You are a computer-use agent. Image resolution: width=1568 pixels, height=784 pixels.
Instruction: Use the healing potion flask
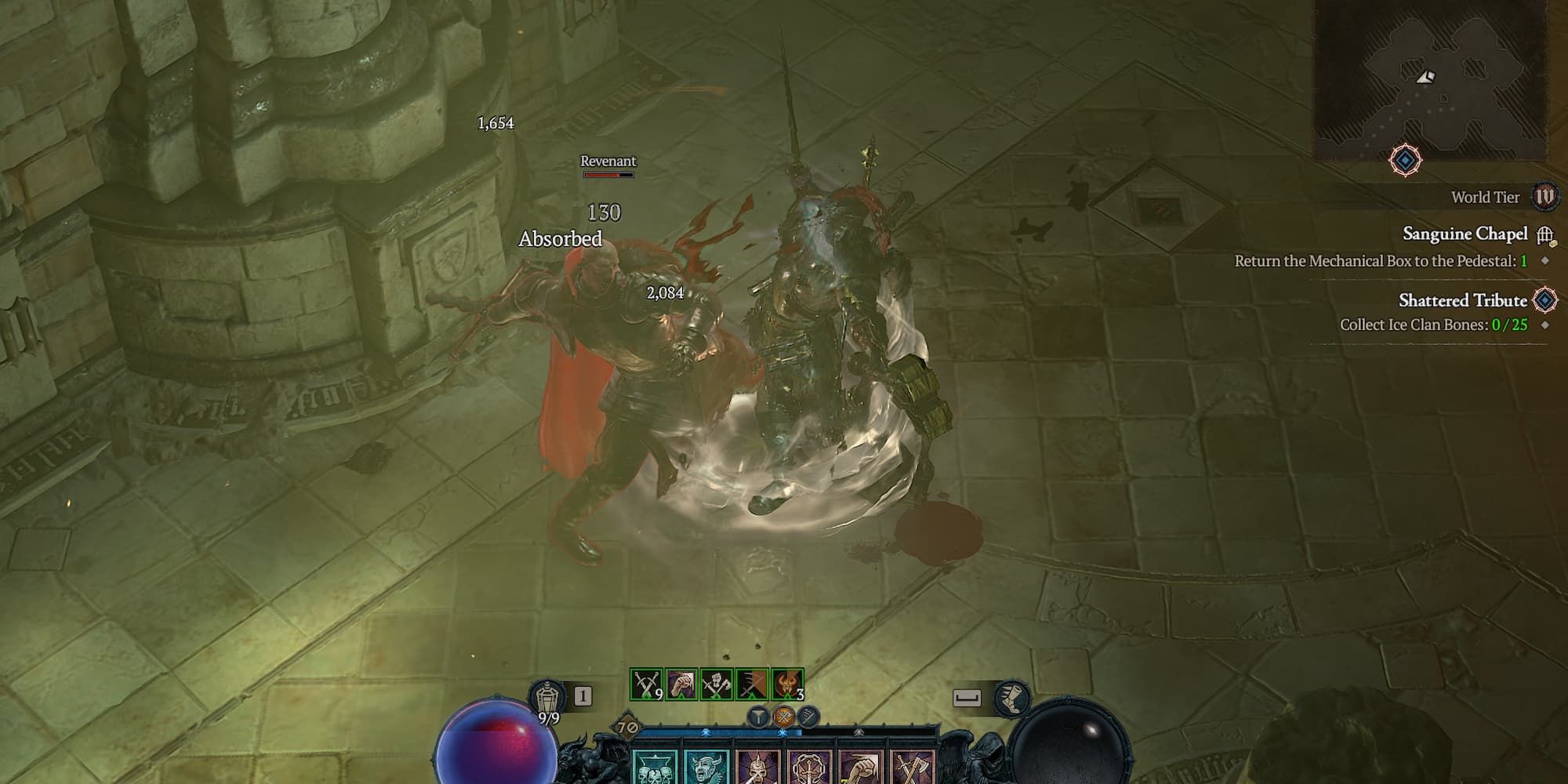(546, 697)
